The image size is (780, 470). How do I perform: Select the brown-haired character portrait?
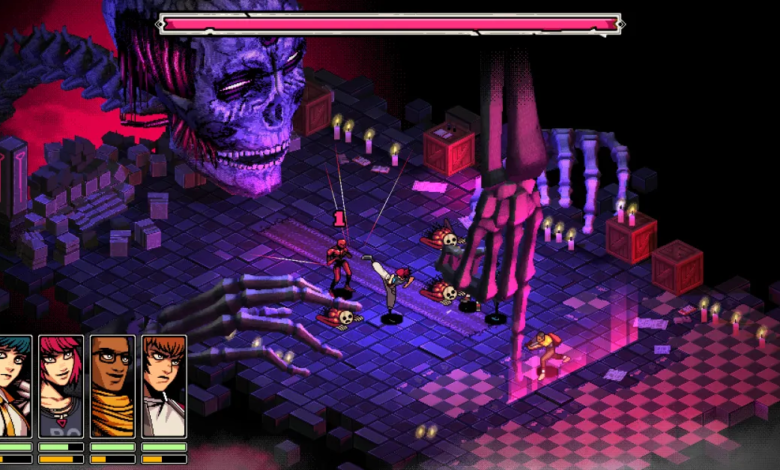(x=163, y=385)
